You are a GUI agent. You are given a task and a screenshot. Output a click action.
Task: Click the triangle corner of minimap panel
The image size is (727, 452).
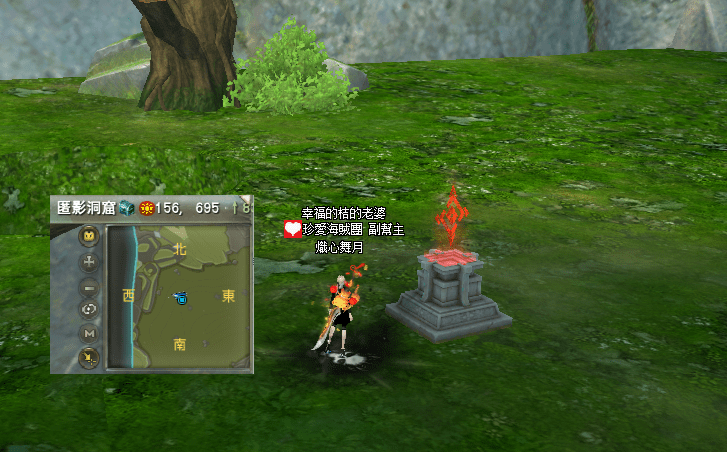[246, 201]
